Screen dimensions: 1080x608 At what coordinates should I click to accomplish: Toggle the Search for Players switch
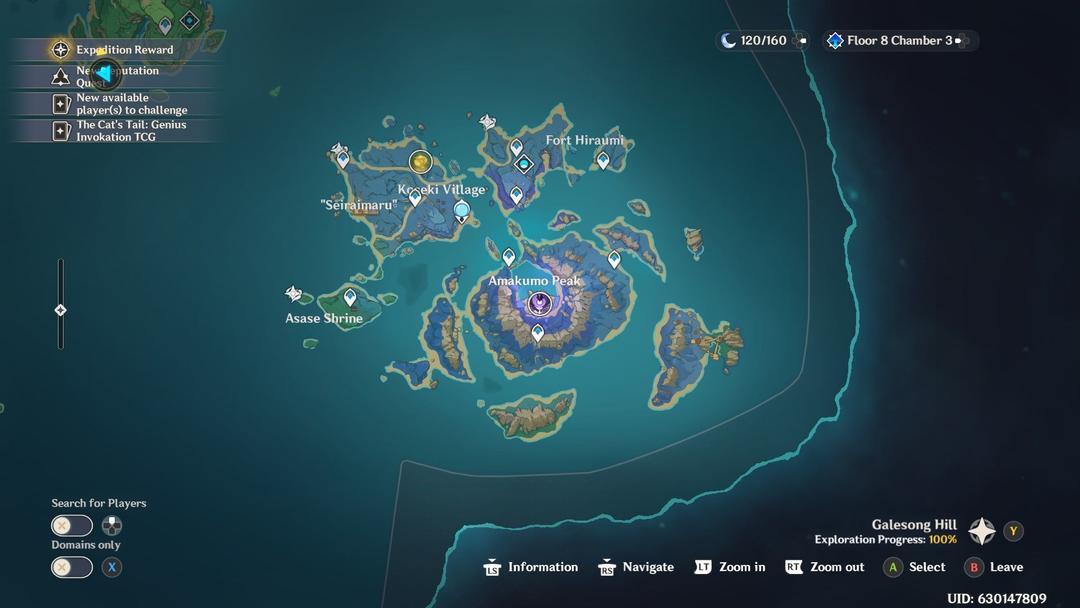tap(72, 526)
